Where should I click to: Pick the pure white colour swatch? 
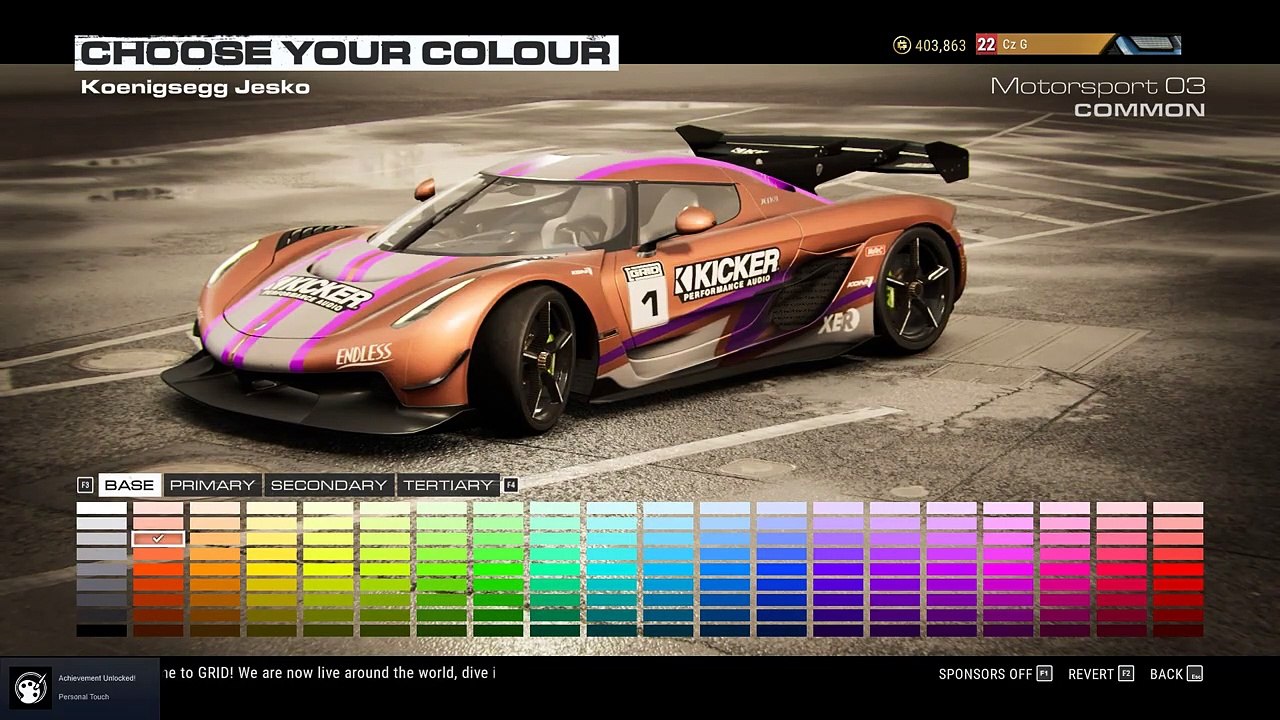[102, 508]
